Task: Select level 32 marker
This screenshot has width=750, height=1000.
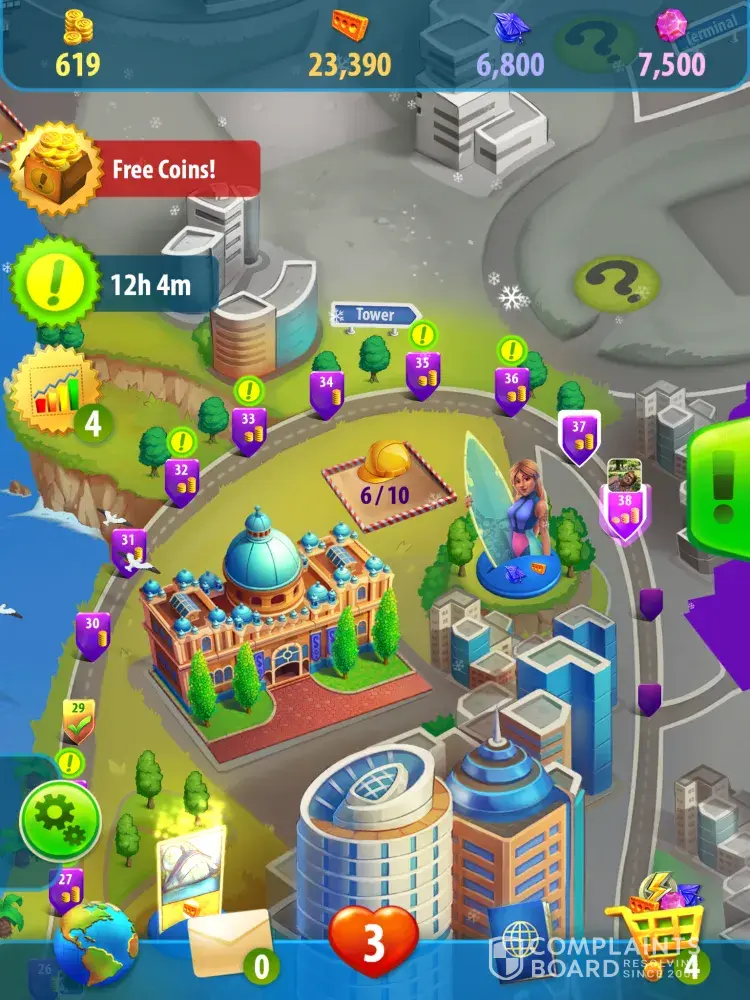Action: pos(181,479)
